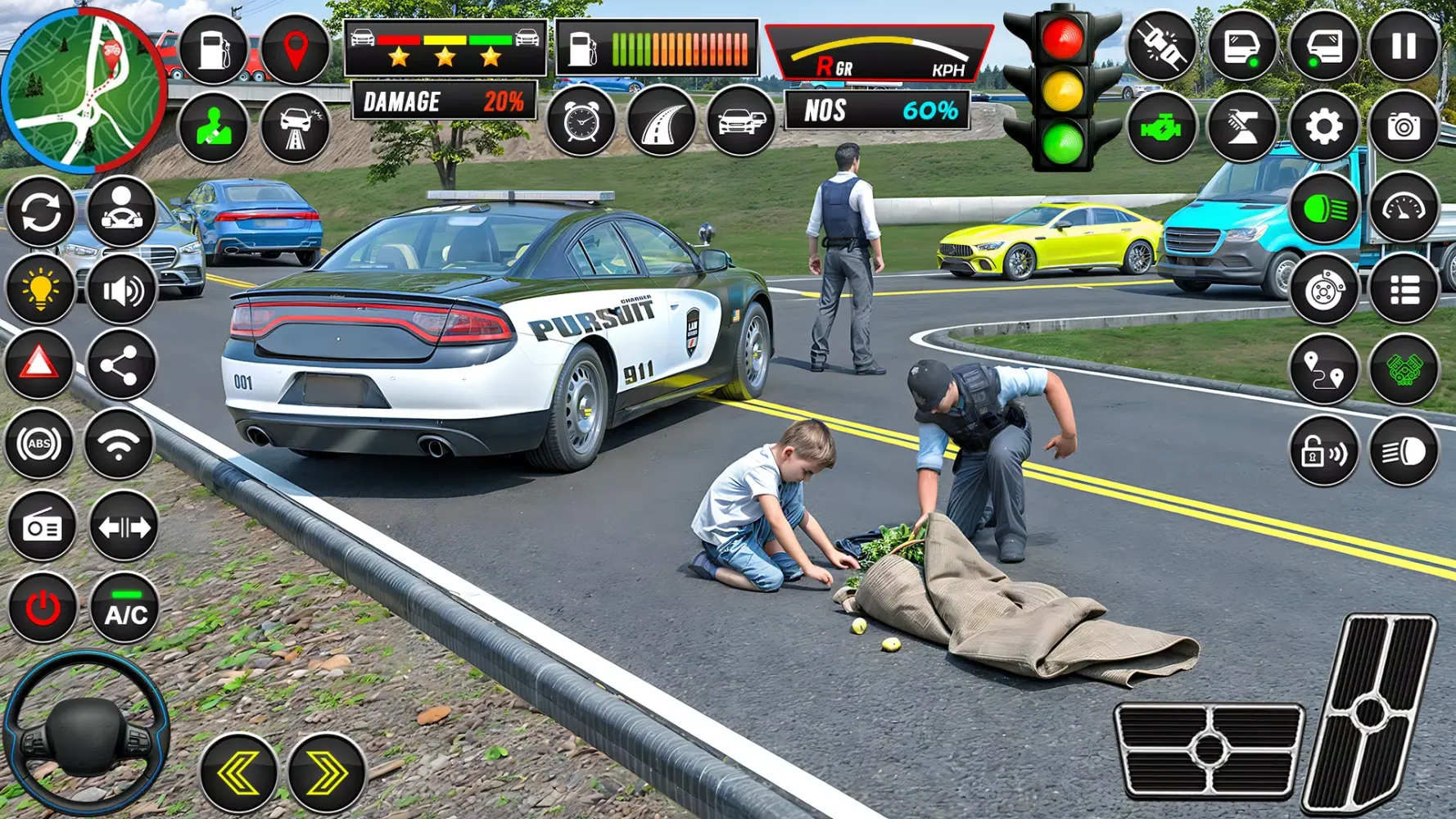Image resolution: width=1456 pixels, height=819 pixels.
Task: Activate the green engine icon button
Action: click(x=1161, y=127)
